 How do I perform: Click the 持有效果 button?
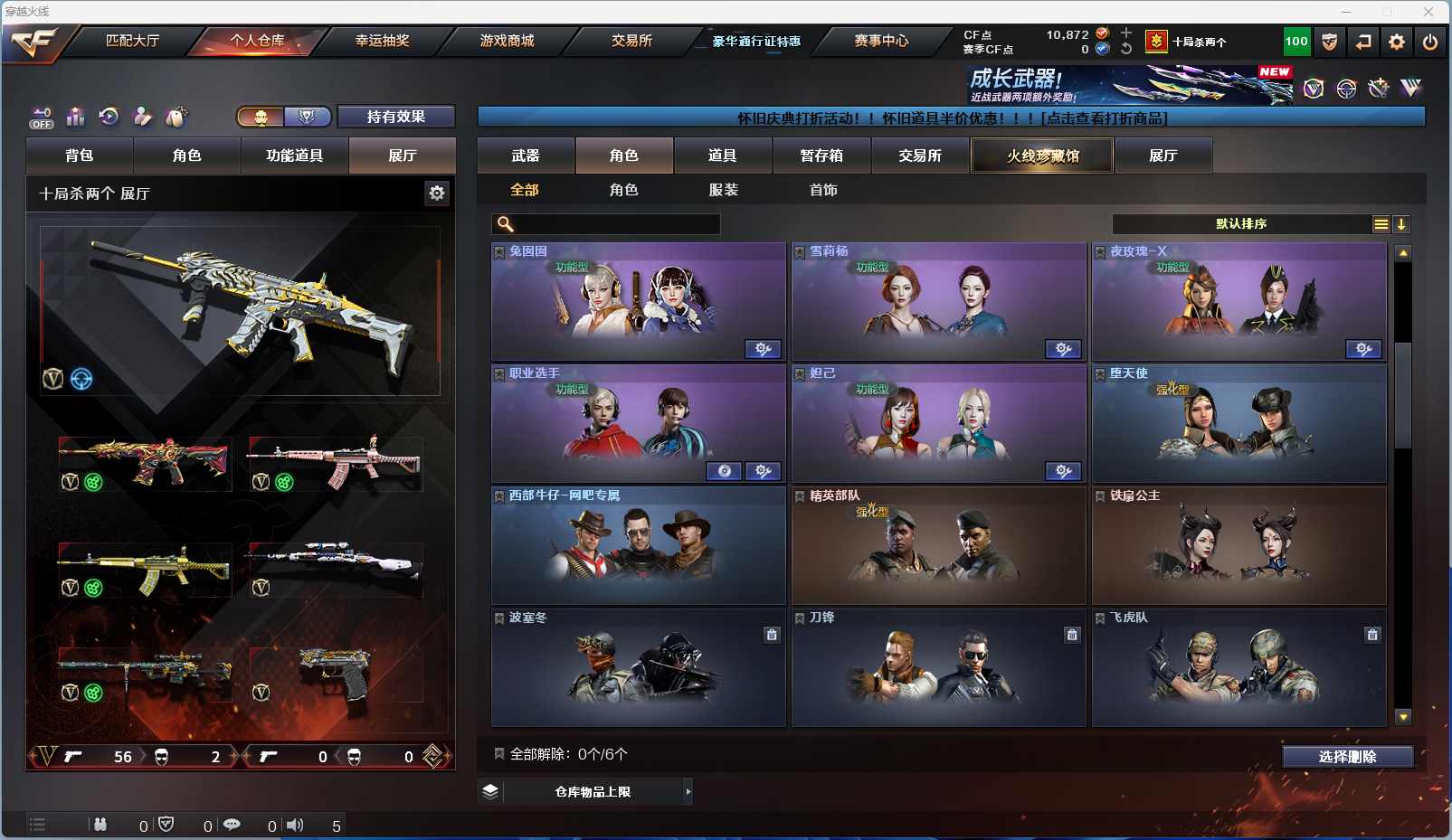(x=395, y=117)
